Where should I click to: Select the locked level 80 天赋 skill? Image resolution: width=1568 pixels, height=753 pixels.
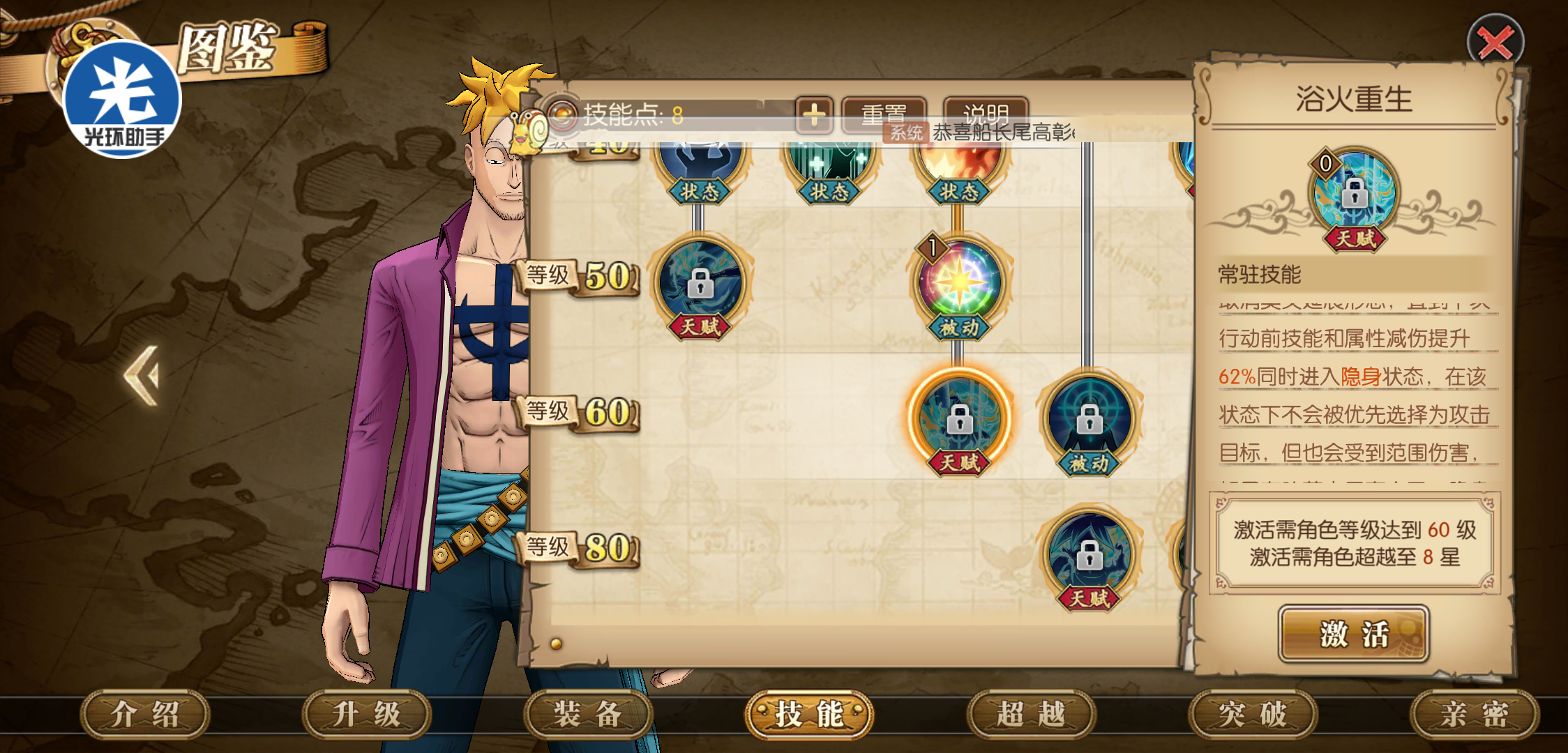pos(1089,556)
